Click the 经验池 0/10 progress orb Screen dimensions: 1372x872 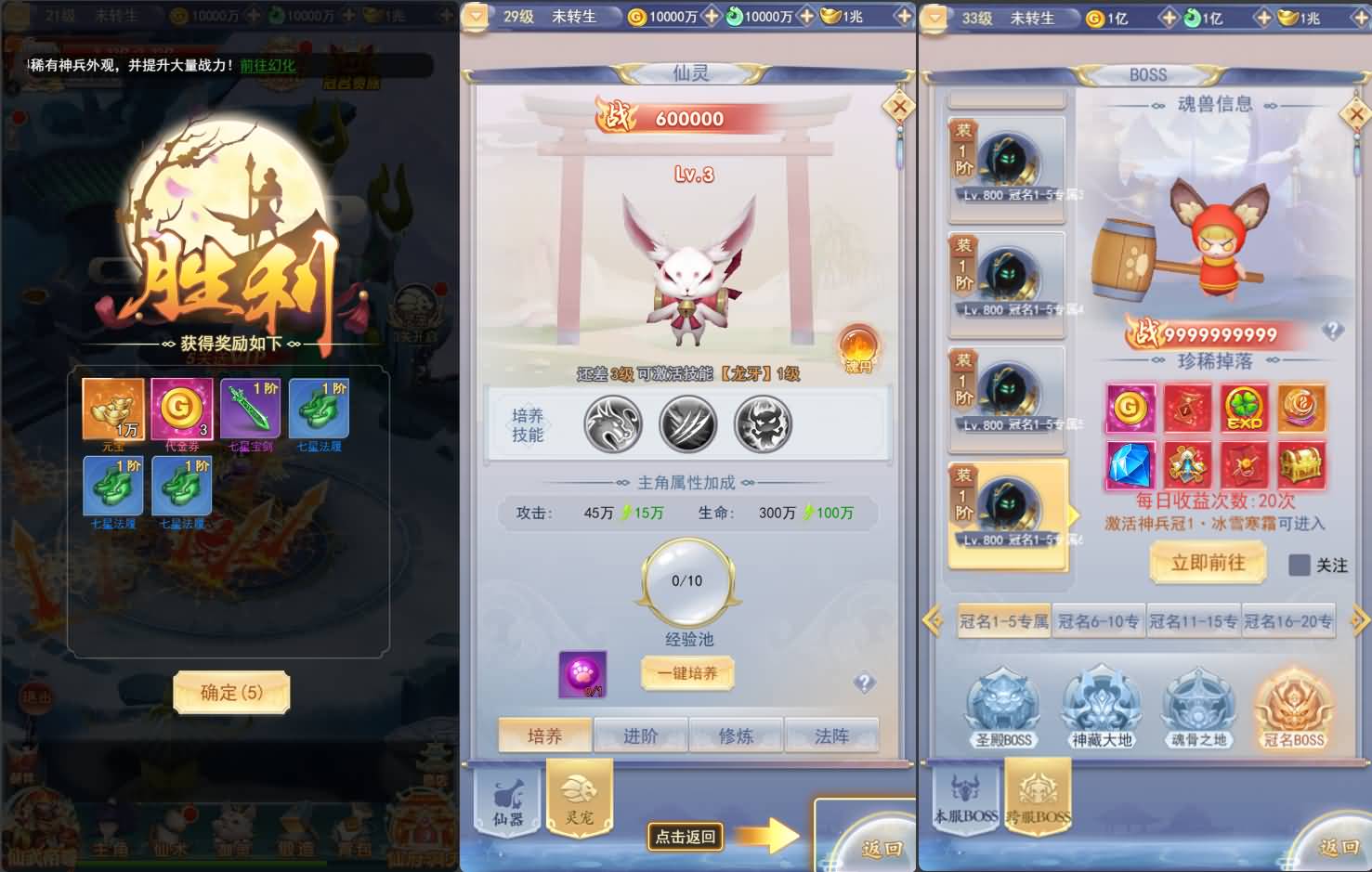(x=686, y=580)
